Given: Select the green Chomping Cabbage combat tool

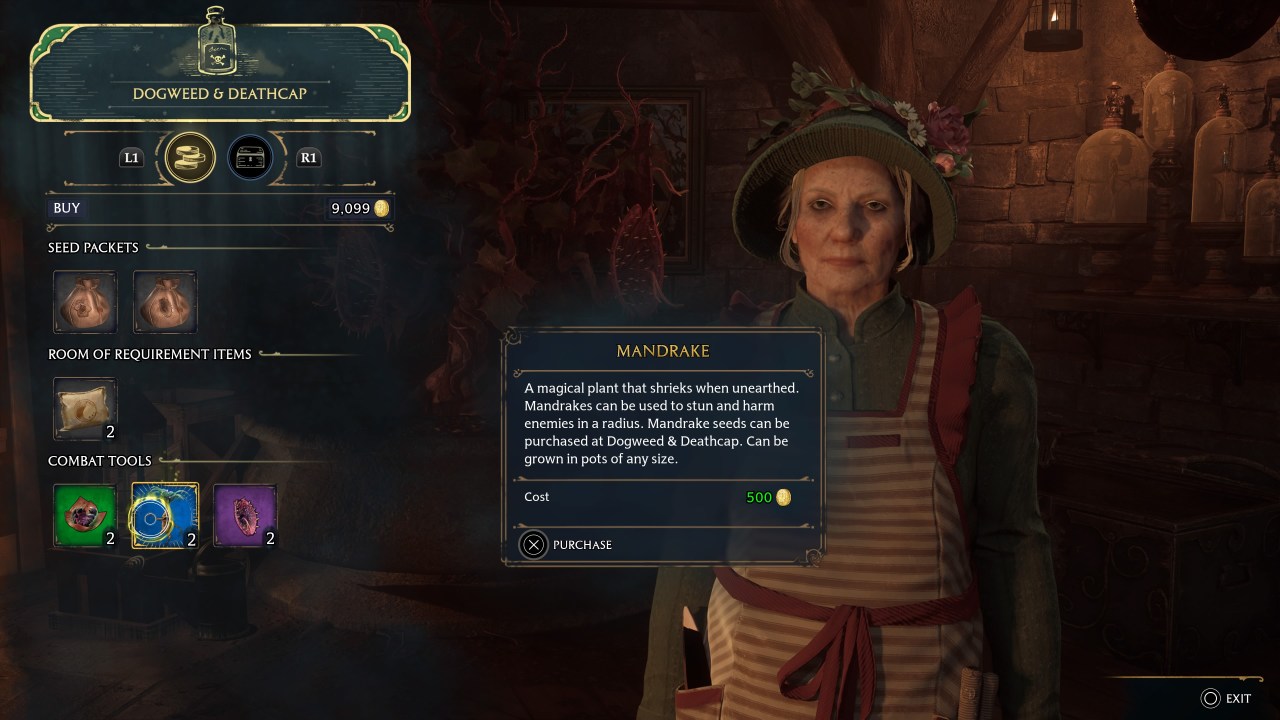Looking at the screenshot, I should [85, 516].
